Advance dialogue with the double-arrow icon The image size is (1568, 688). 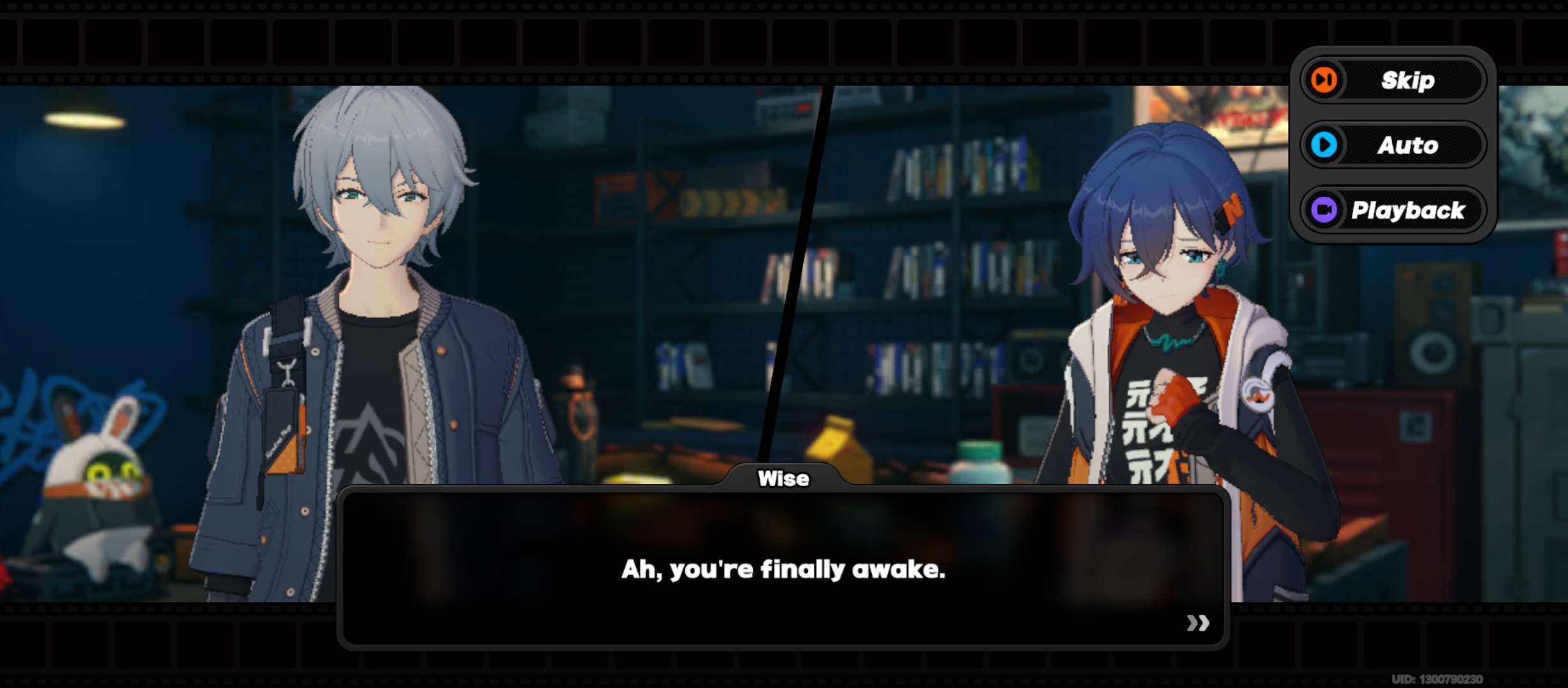pos(1197,622)
